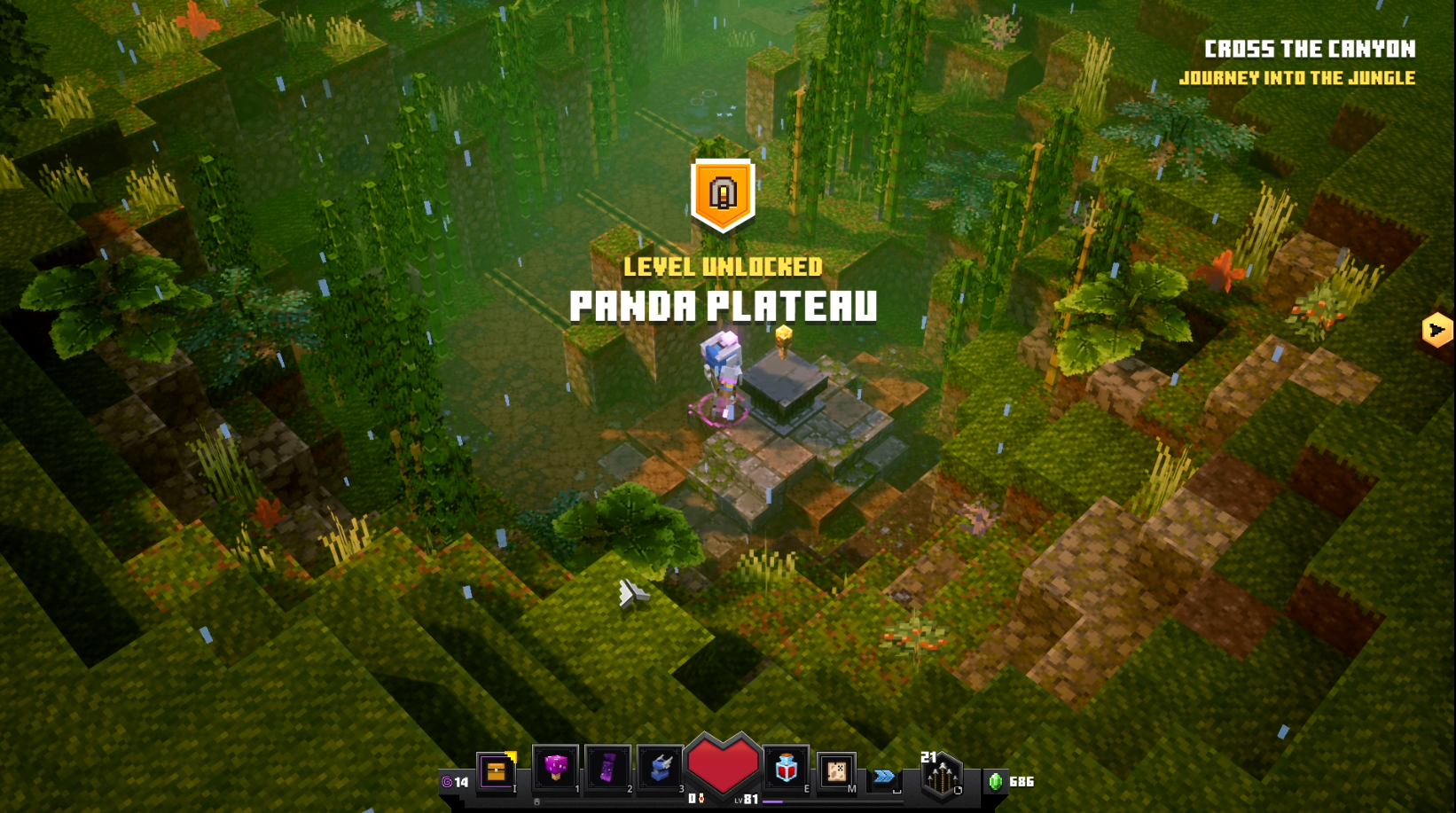Trigger the blue chevron dodge roll
Image resolution: width=1456 pixels, height=813 pixels.
884,777
